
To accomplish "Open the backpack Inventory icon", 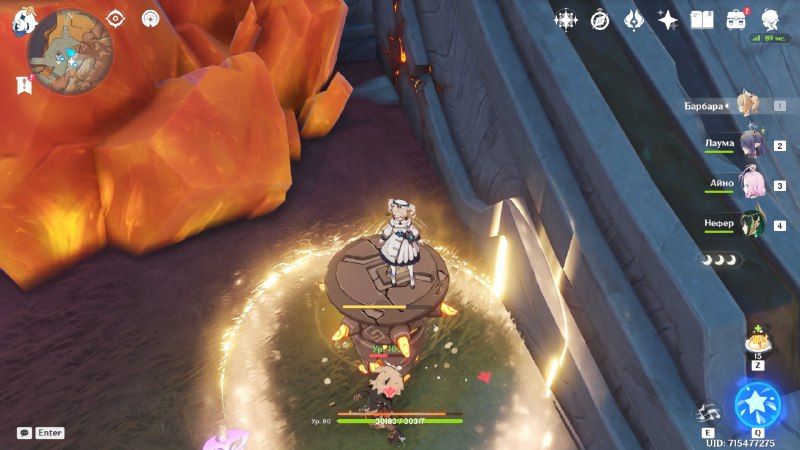I will (x=737, y=18).
